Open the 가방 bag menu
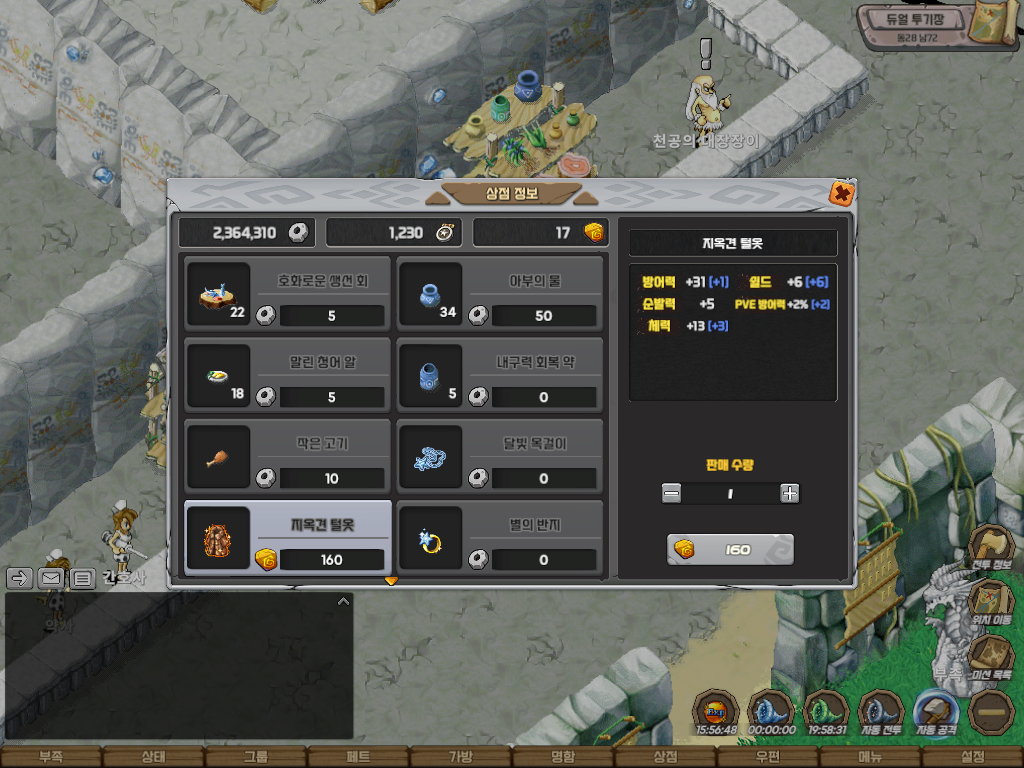 [460, 757]
